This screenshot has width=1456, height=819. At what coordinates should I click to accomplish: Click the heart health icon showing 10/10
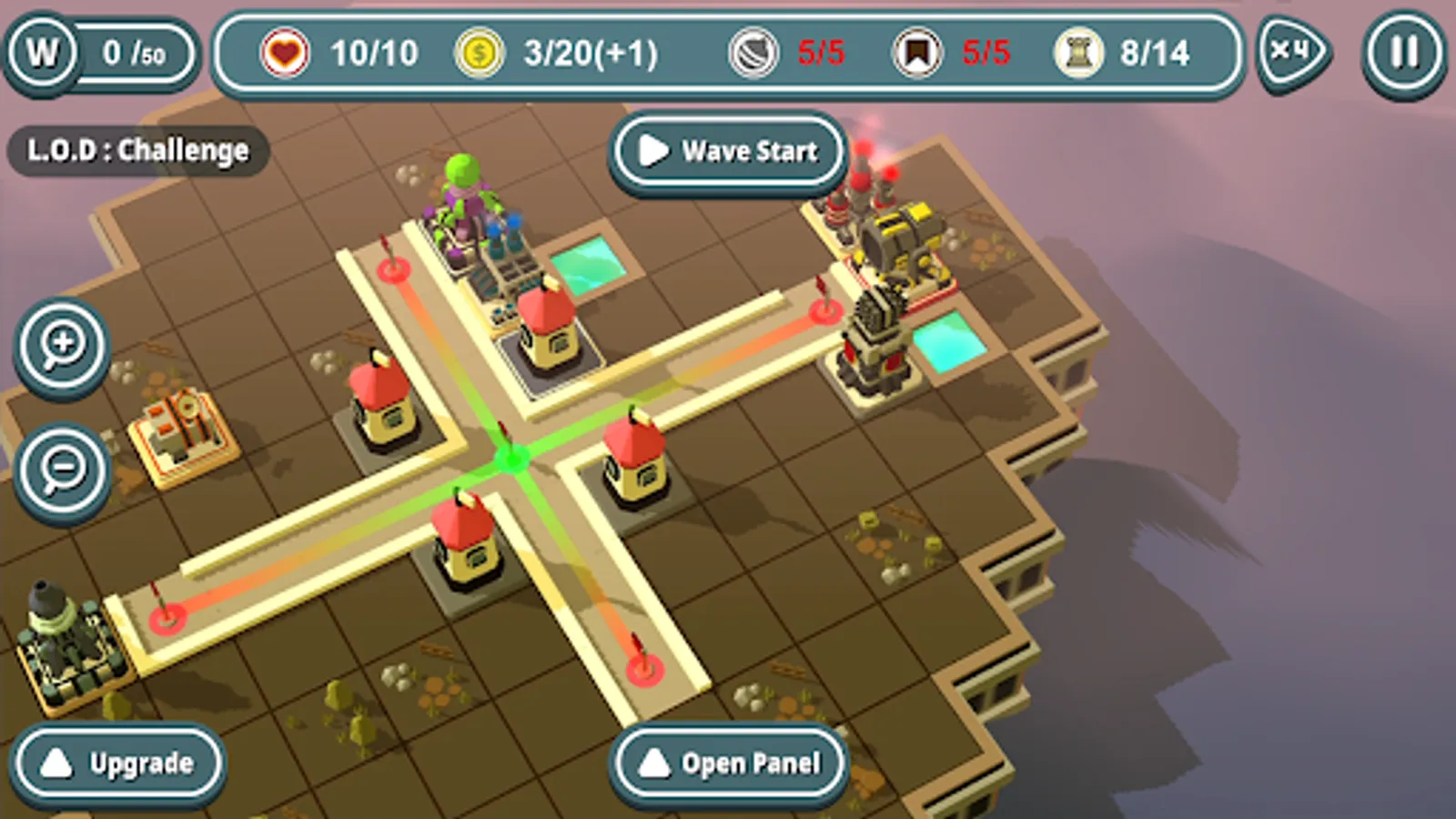click(x=285, y=53)
